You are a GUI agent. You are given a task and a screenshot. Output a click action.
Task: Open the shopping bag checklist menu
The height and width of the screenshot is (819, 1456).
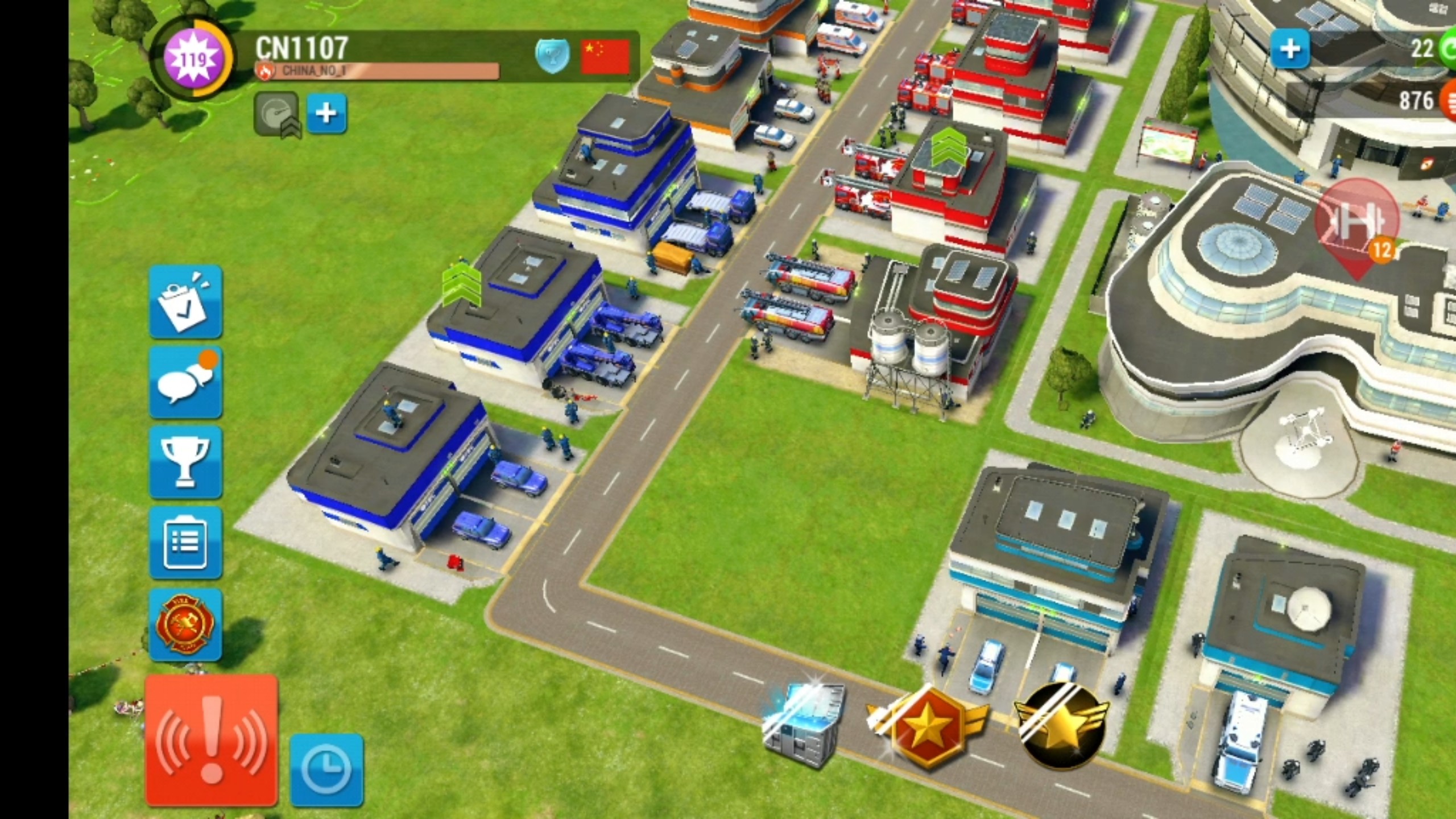(185, 301)
